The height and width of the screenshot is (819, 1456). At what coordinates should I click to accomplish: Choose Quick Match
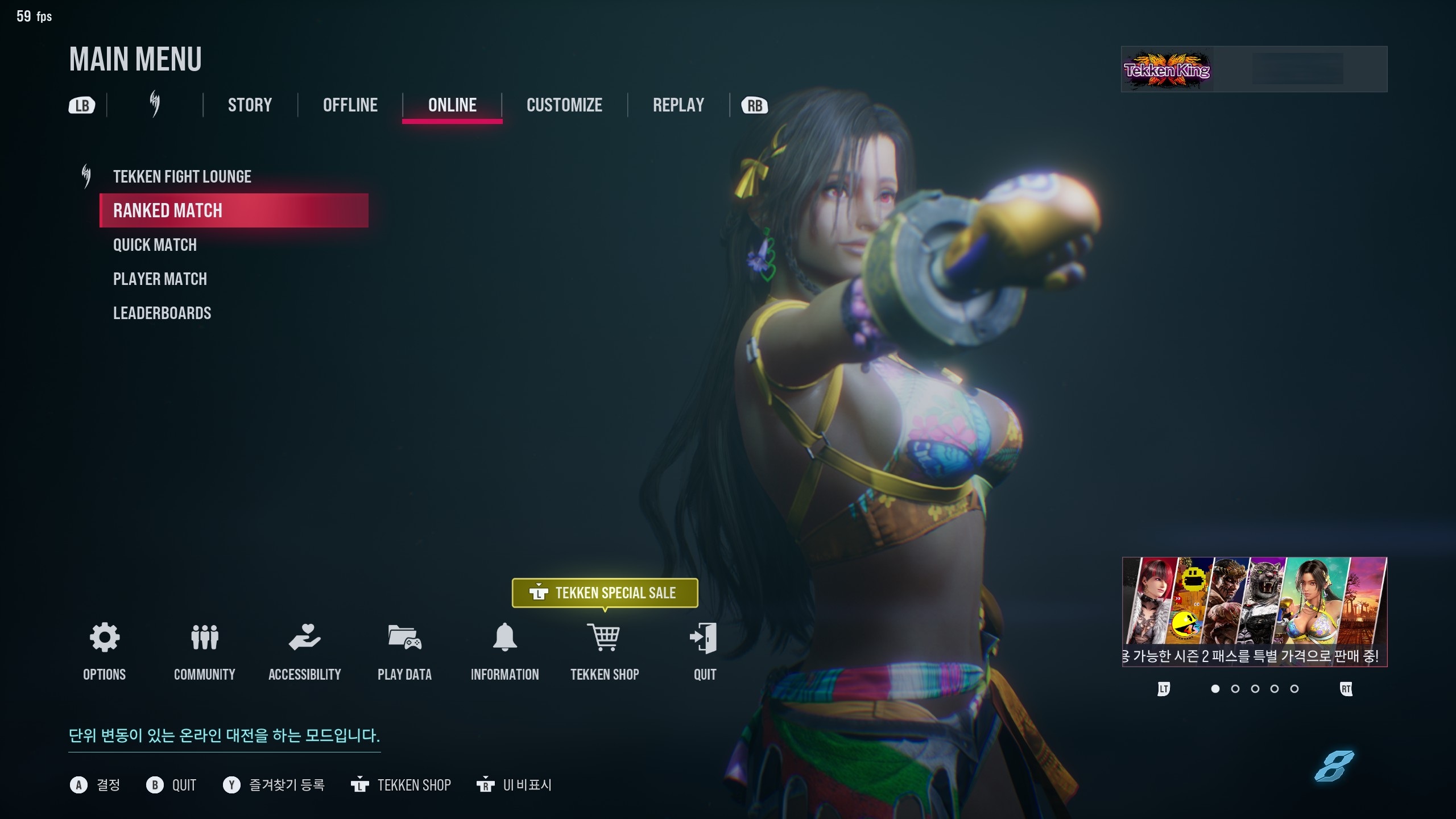155,245
